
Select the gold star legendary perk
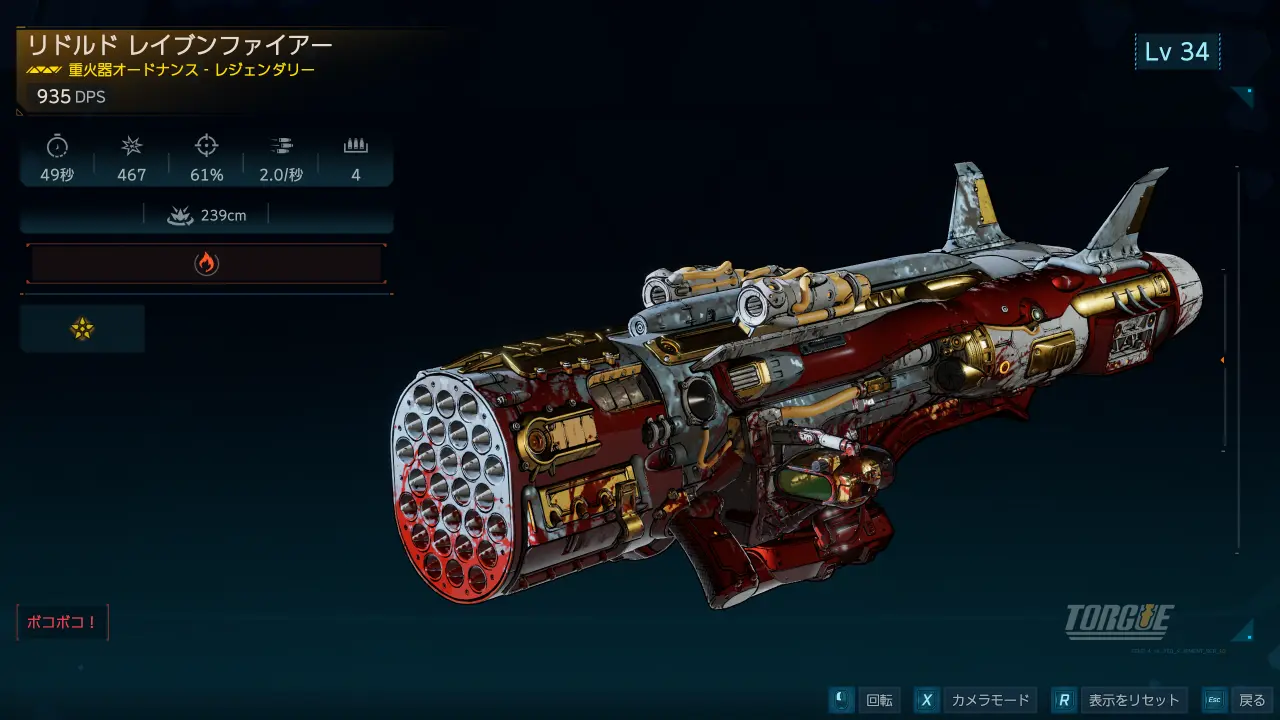[82, 329]
